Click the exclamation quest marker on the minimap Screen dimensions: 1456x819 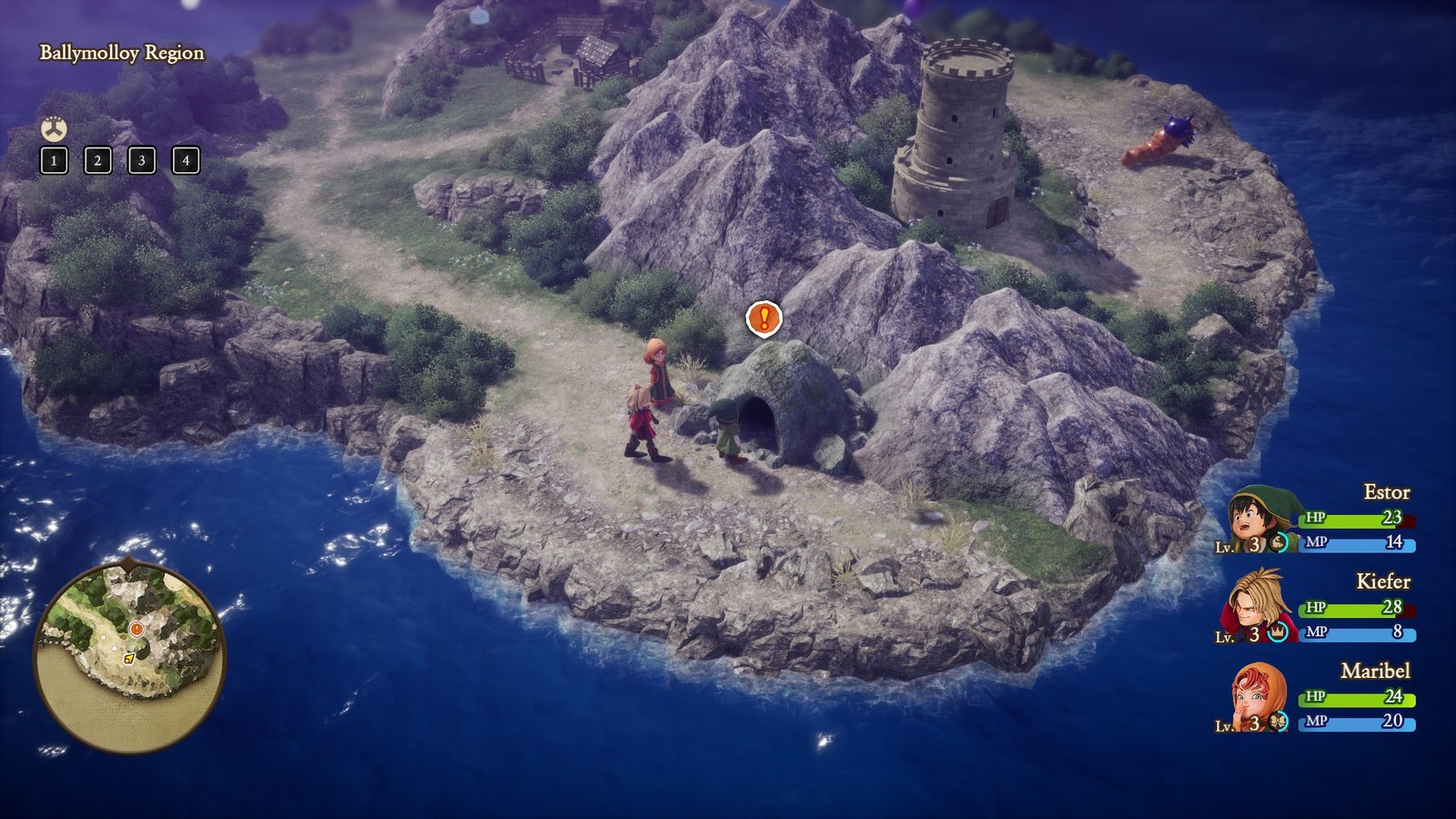(136, 629)
